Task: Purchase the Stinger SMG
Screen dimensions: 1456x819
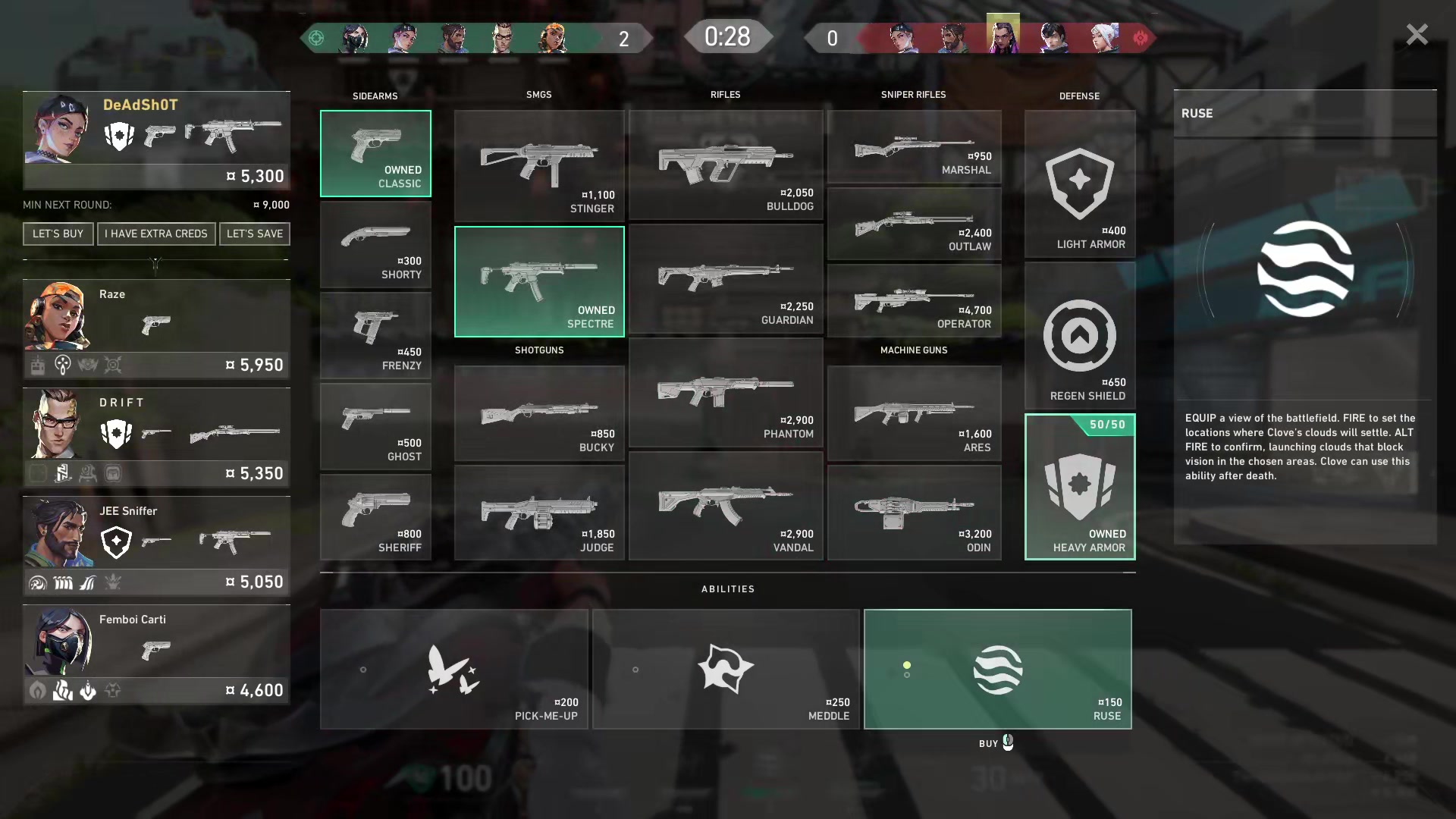Action: point(539,165)
